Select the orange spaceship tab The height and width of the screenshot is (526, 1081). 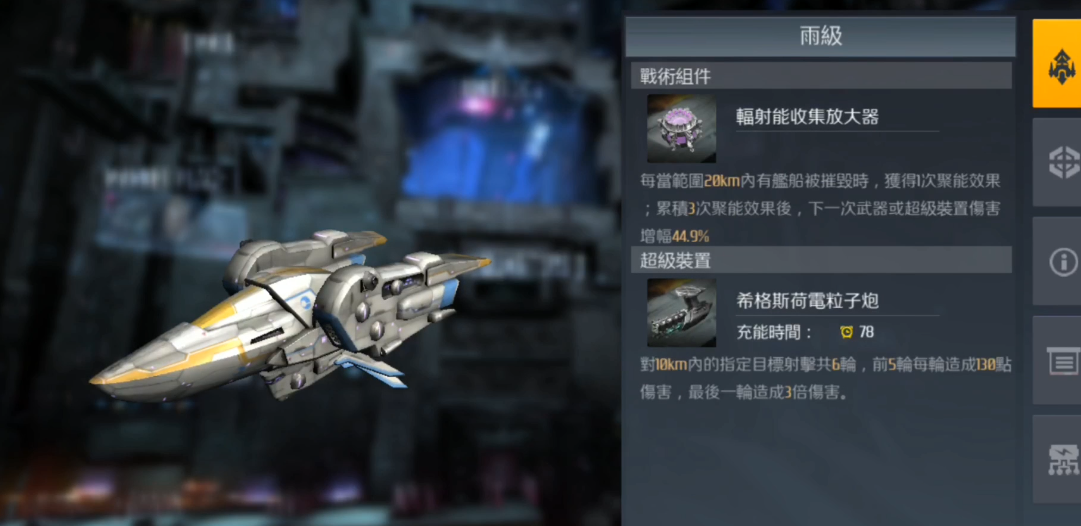[1058, 64]
